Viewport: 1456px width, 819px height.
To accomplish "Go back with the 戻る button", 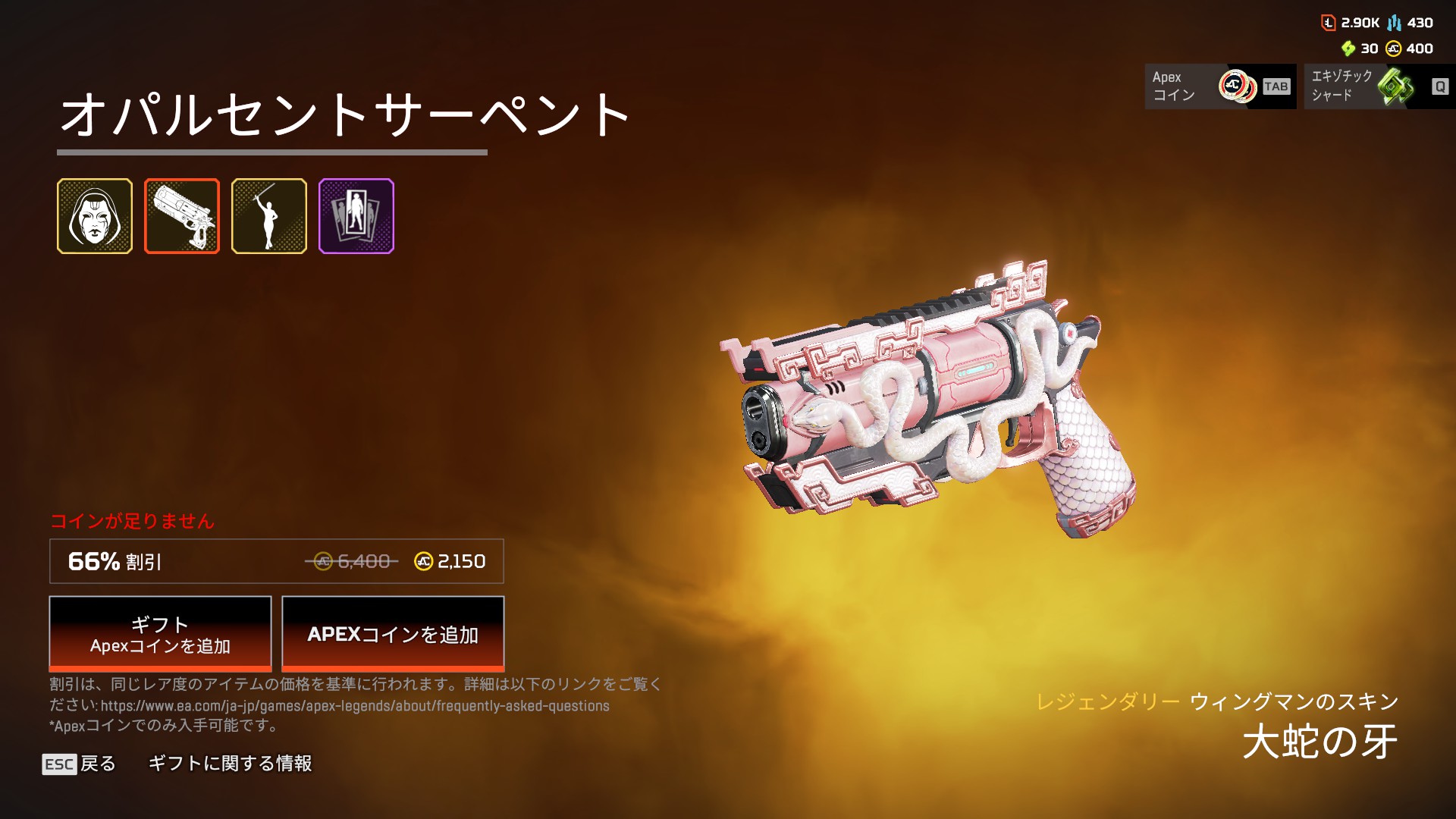I will coord(80,764).
